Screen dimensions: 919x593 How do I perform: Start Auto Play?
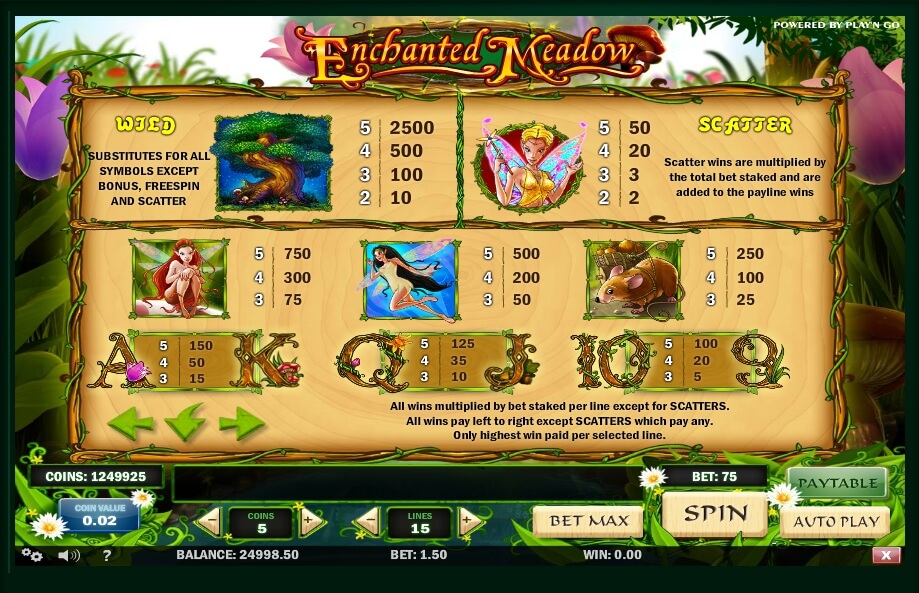pyautogui.click(x=836, y=521)
